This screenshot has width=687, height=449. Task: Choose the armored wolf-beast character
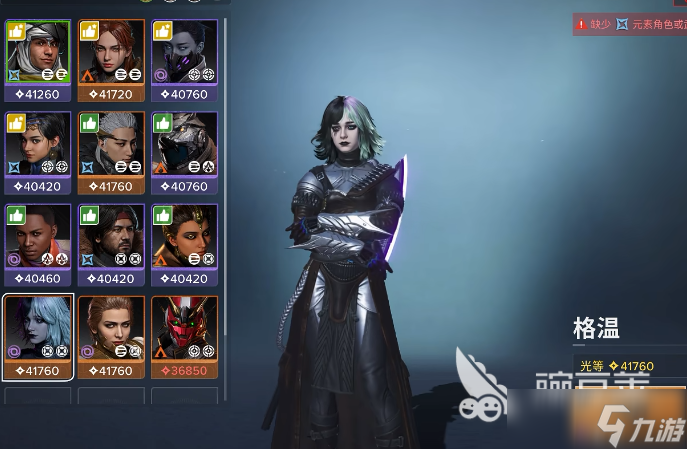(x=184, y=144)
